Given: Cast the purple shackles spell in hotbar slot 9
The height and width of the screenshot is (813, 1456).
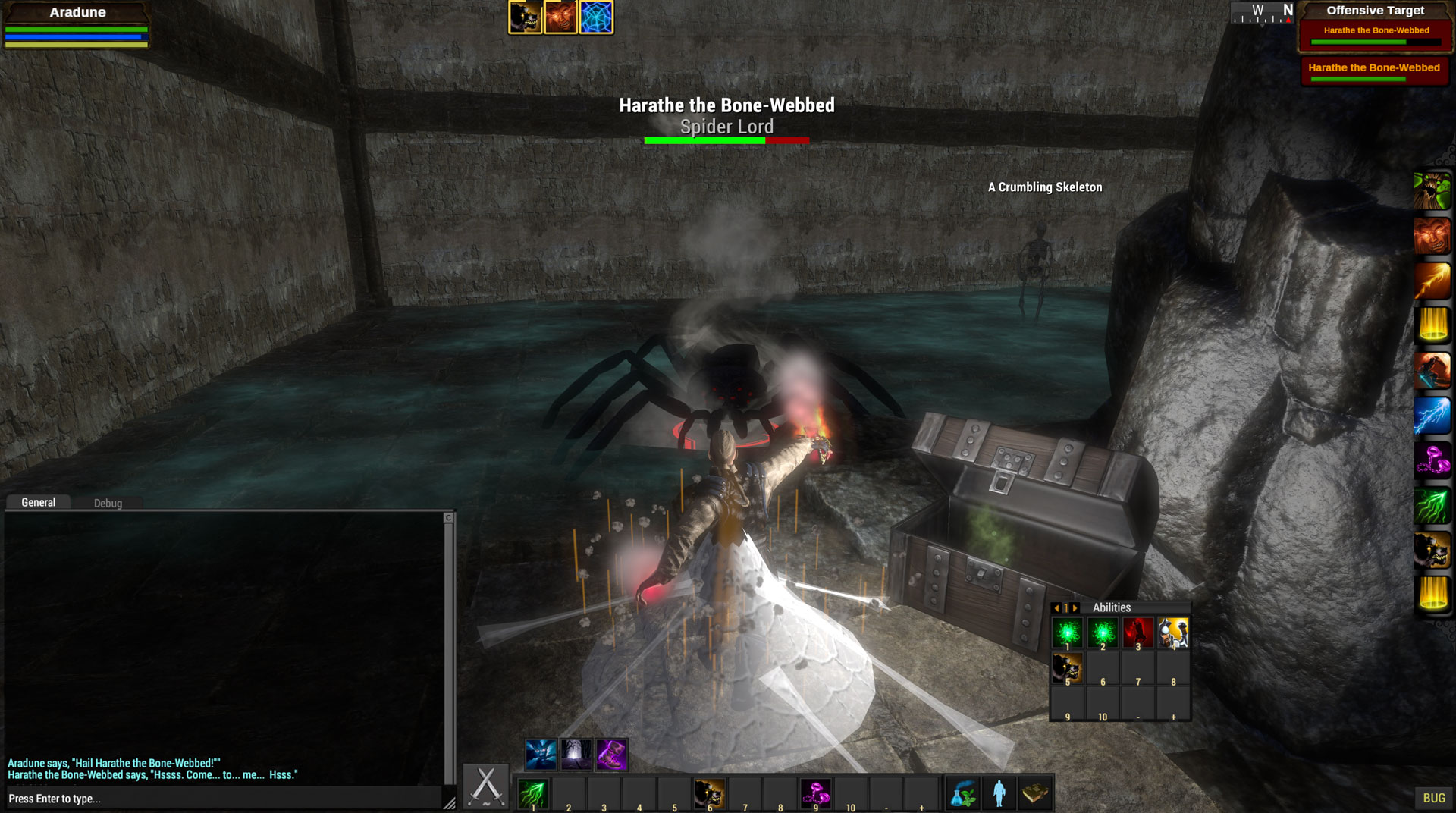Looking at the screenshot, I should pos(816,794).
